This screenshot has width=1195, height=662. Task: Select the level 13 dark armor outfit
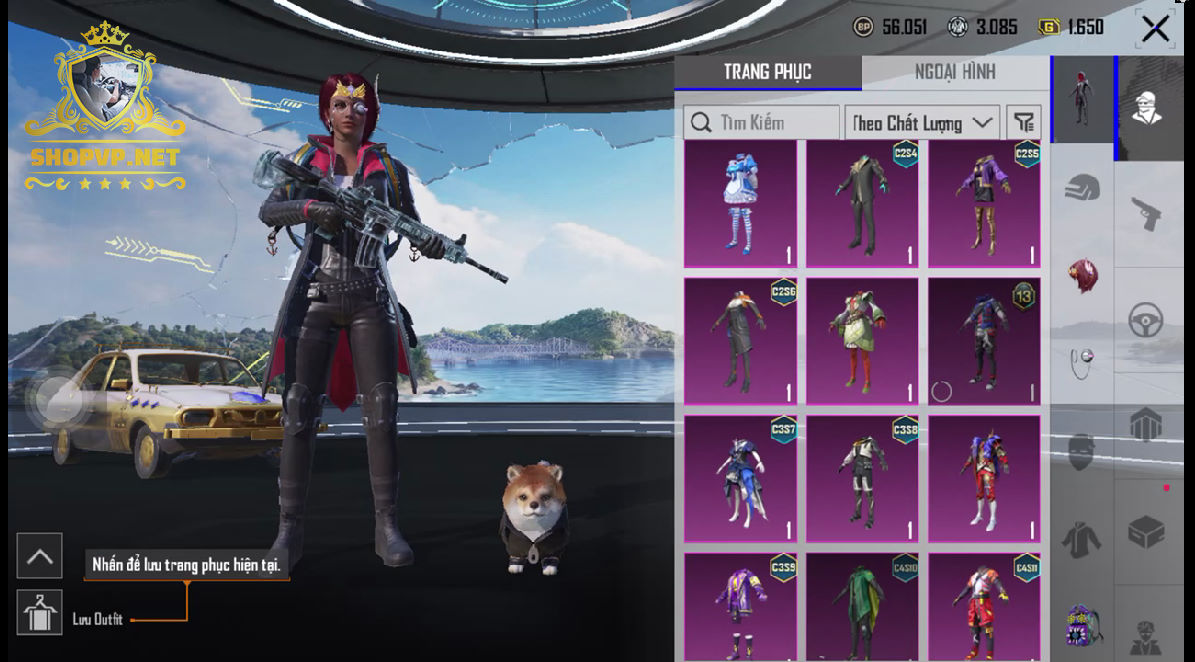pyautogui.click(x=984, y=341)
